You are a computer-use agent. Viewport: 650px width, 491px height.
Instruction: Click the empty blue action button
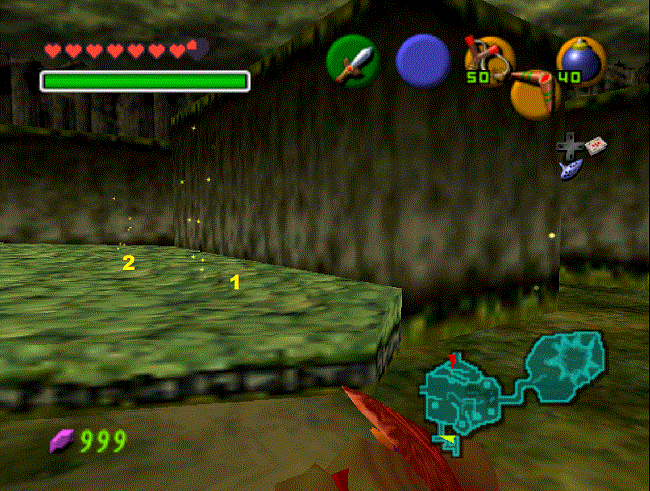coord(423,61)
